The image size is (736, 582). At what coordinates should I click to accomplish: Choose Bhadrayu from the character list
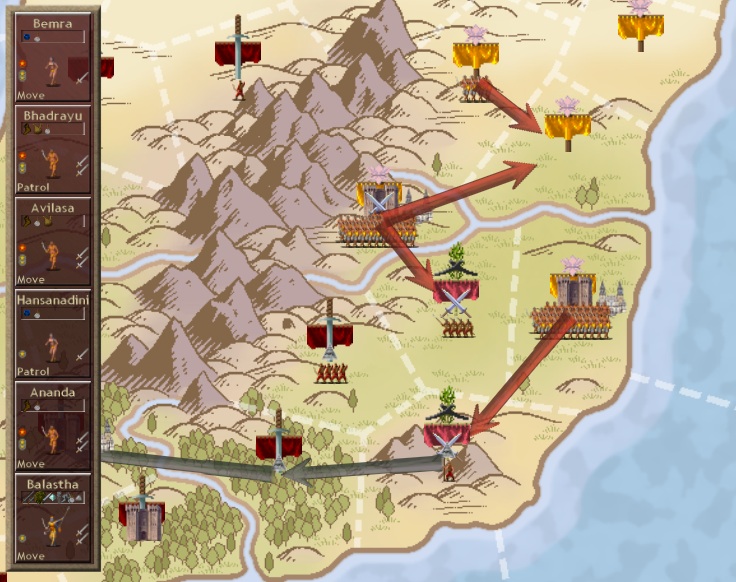tap(53, 149)
